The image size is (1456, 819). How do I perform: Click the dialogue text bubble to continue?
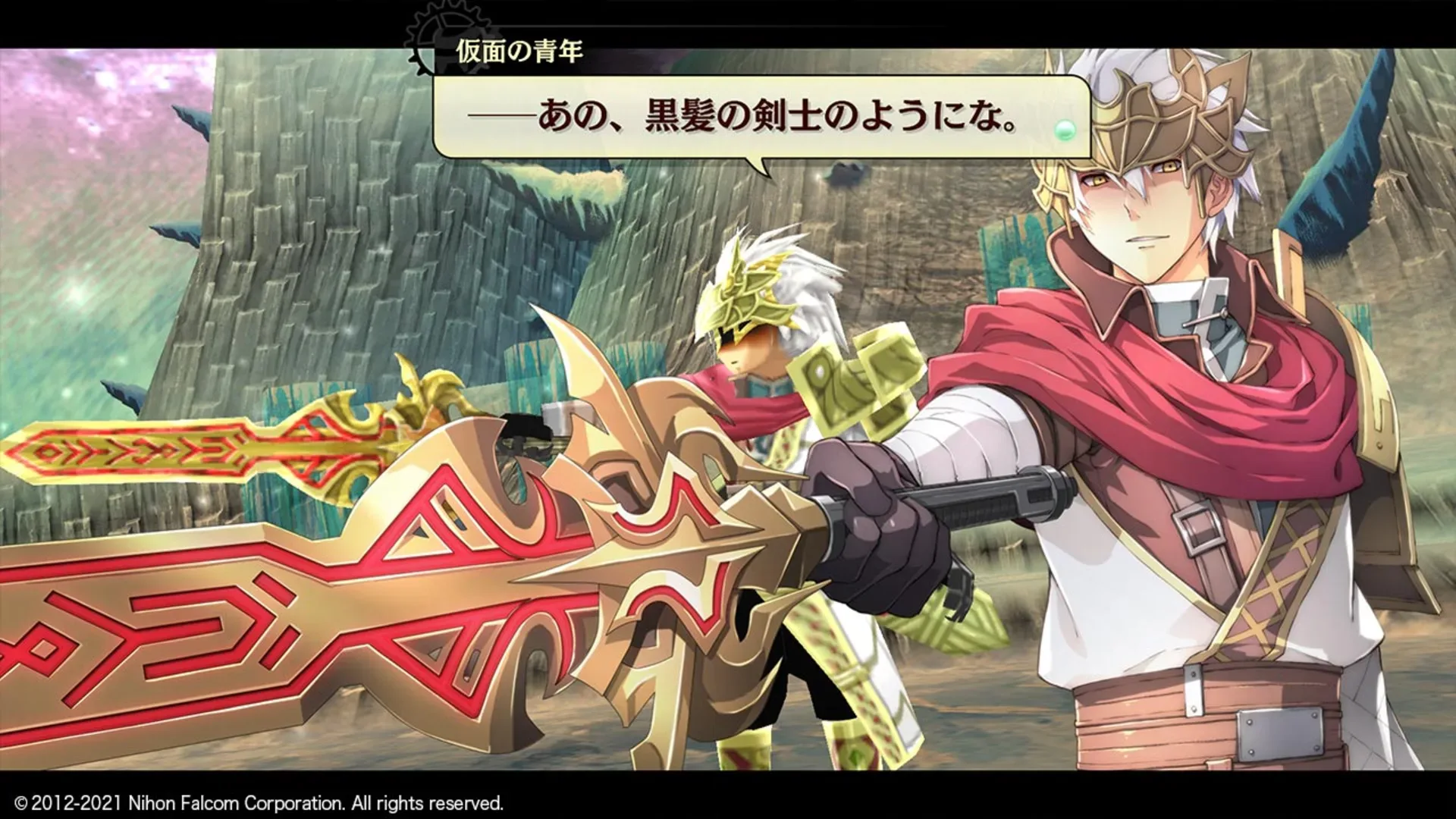click(x=758, y=114)
